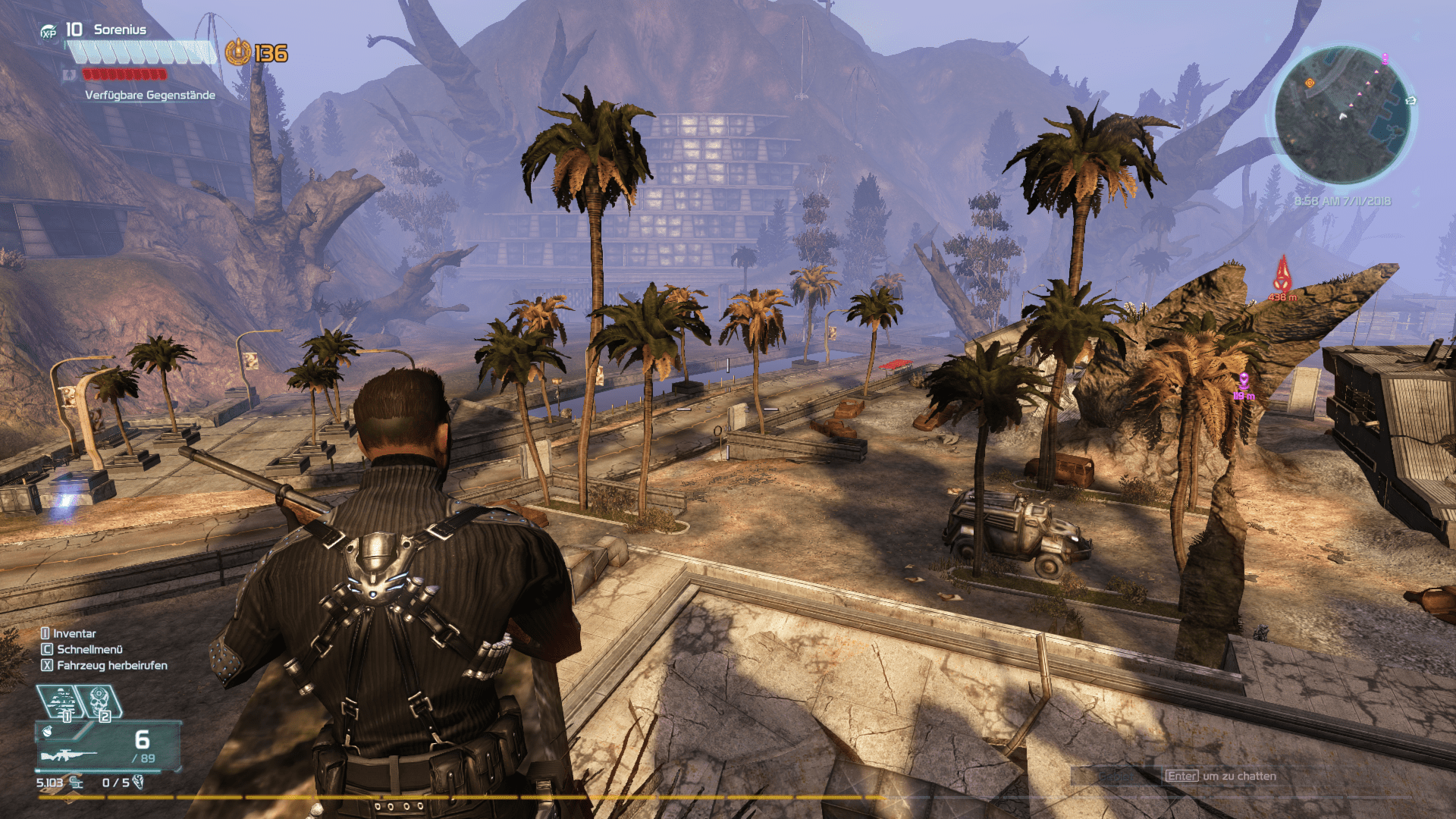This screenshot has width=1456, height=819.
Task: Click the gold bullet power rating emblem
Action: 238,52
